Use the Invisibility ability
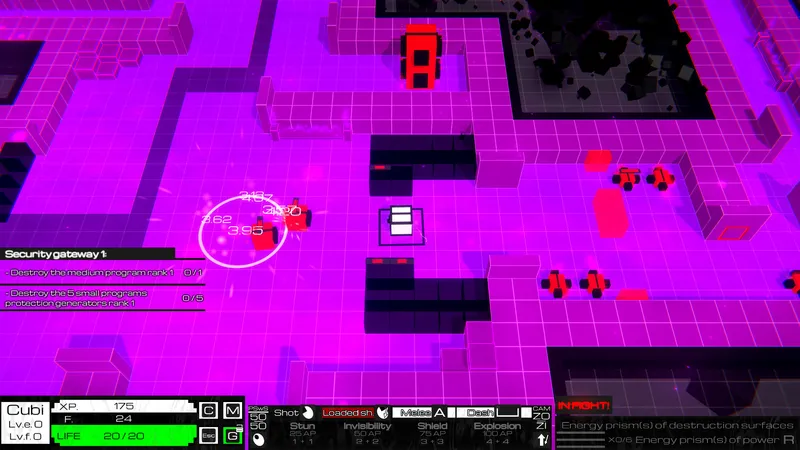Screen dimensions: 800x450 point(366,433)
